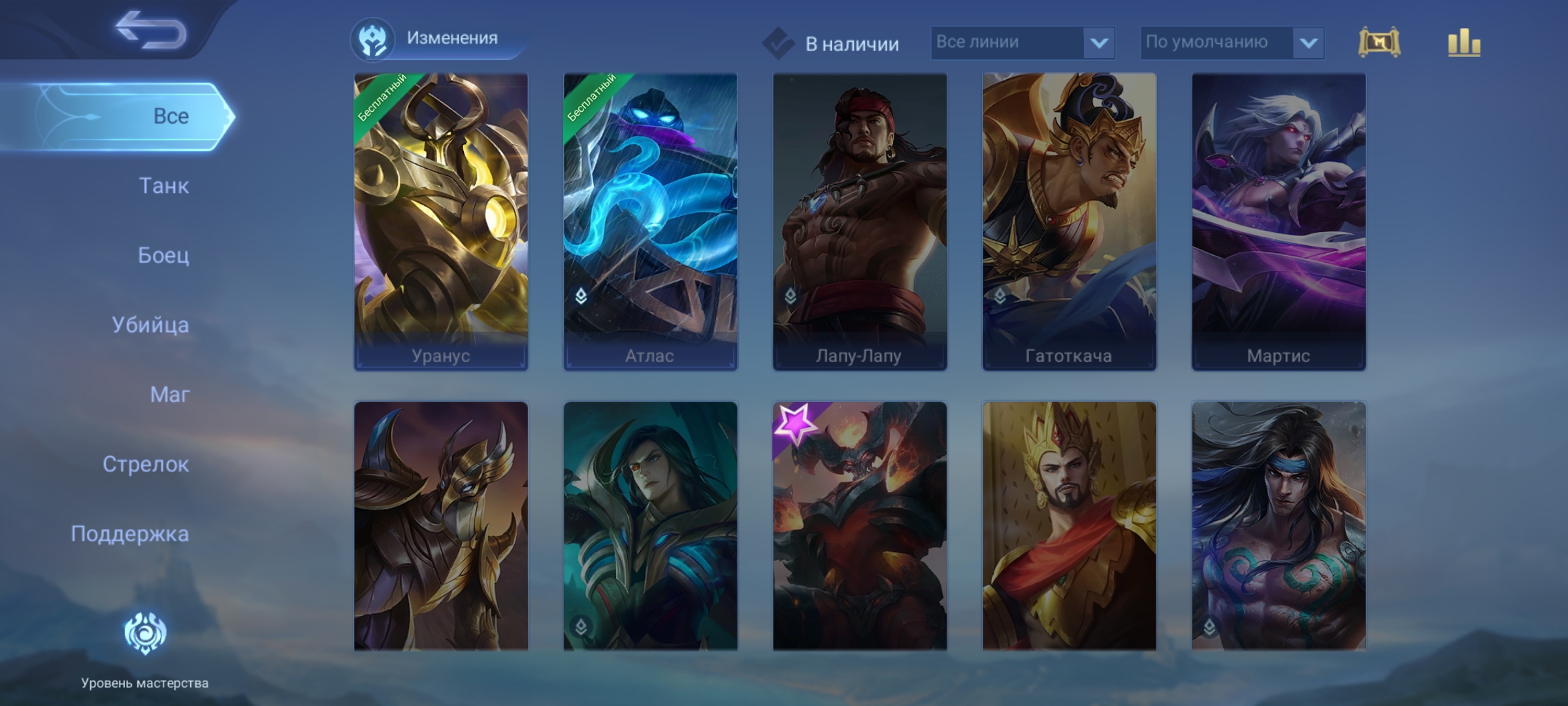This screenshot has height=706, width=1568.
Task: Filter heroes by Убийца role
Action: tap(150, 325)
